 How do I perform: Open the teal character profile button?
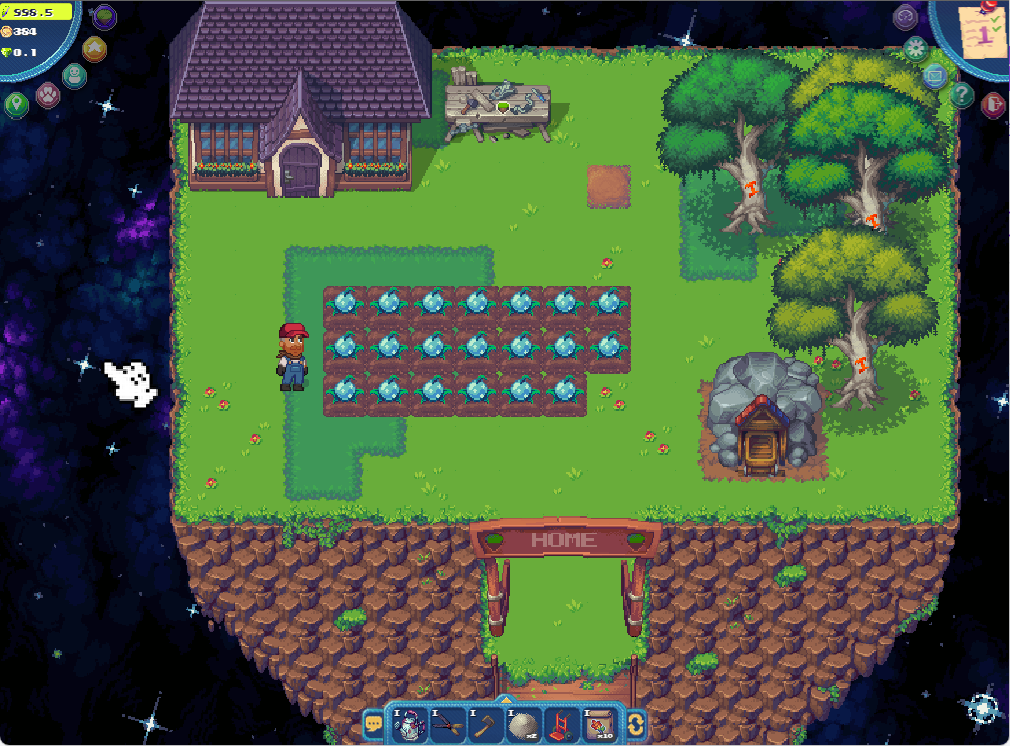(x=73, y=75)
